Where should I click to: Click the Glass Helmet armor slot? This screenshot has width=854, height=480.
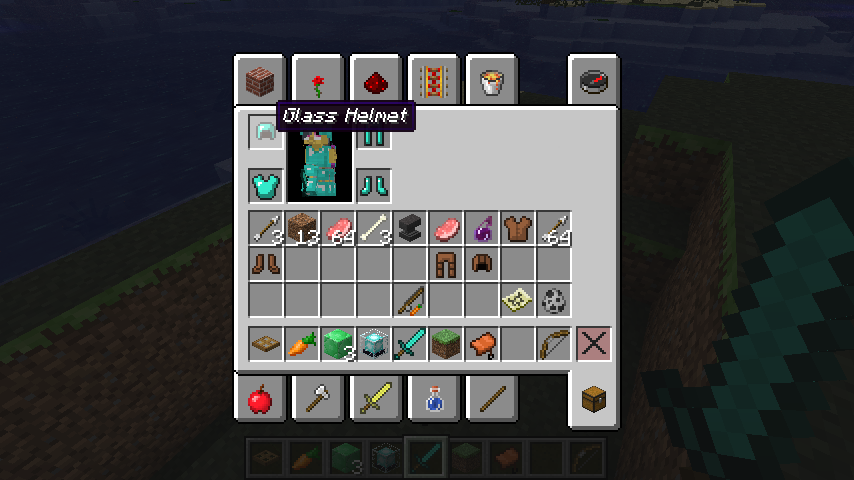point(266,132)
